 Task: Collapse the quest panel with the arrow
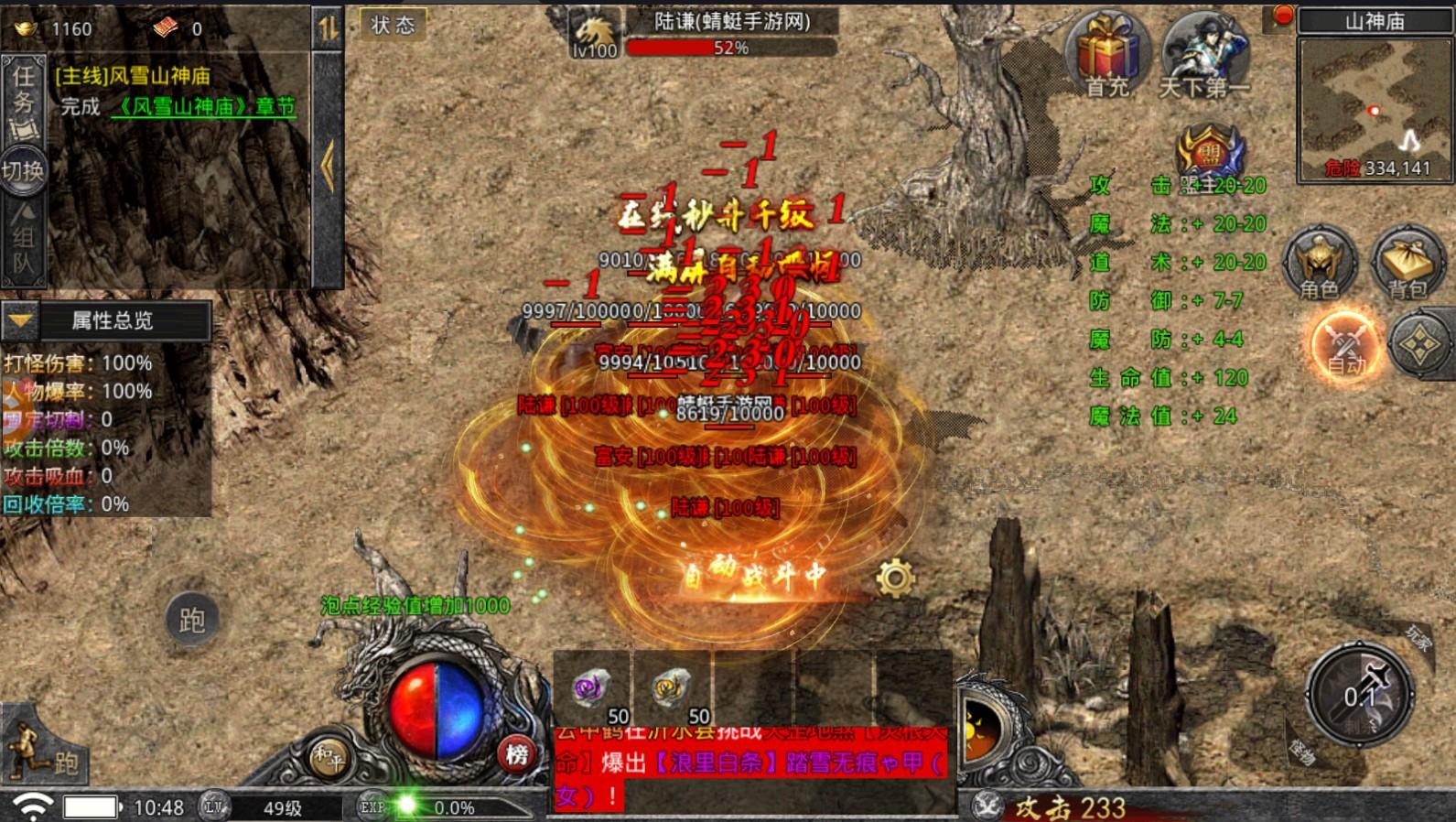pos(327,167)
